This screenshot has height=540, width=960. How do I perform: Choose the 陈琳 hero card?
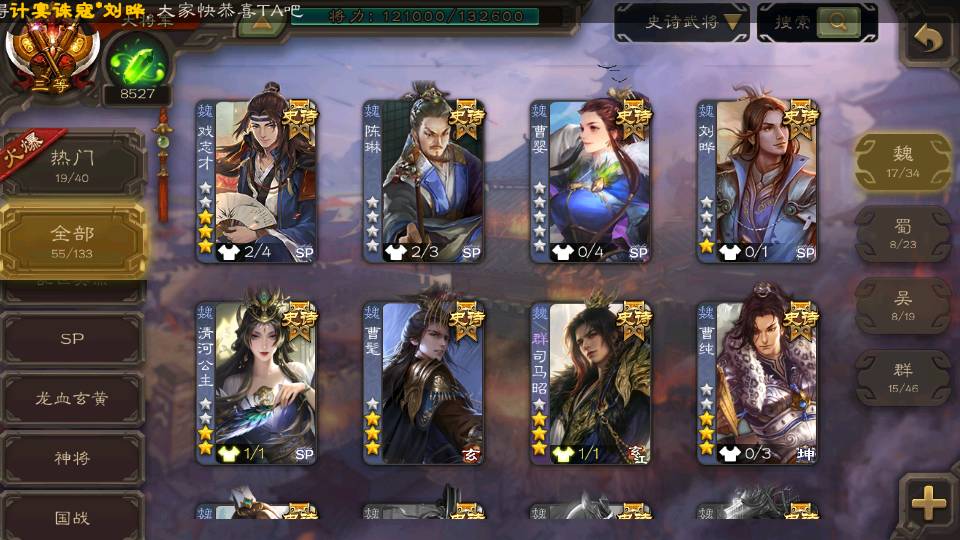423,180
